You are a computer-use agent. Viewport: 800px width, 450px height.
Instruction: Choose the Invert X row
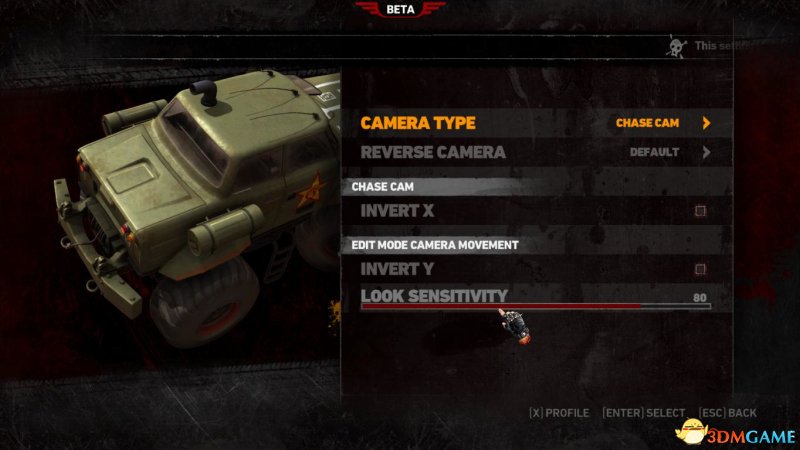[398, 211]
